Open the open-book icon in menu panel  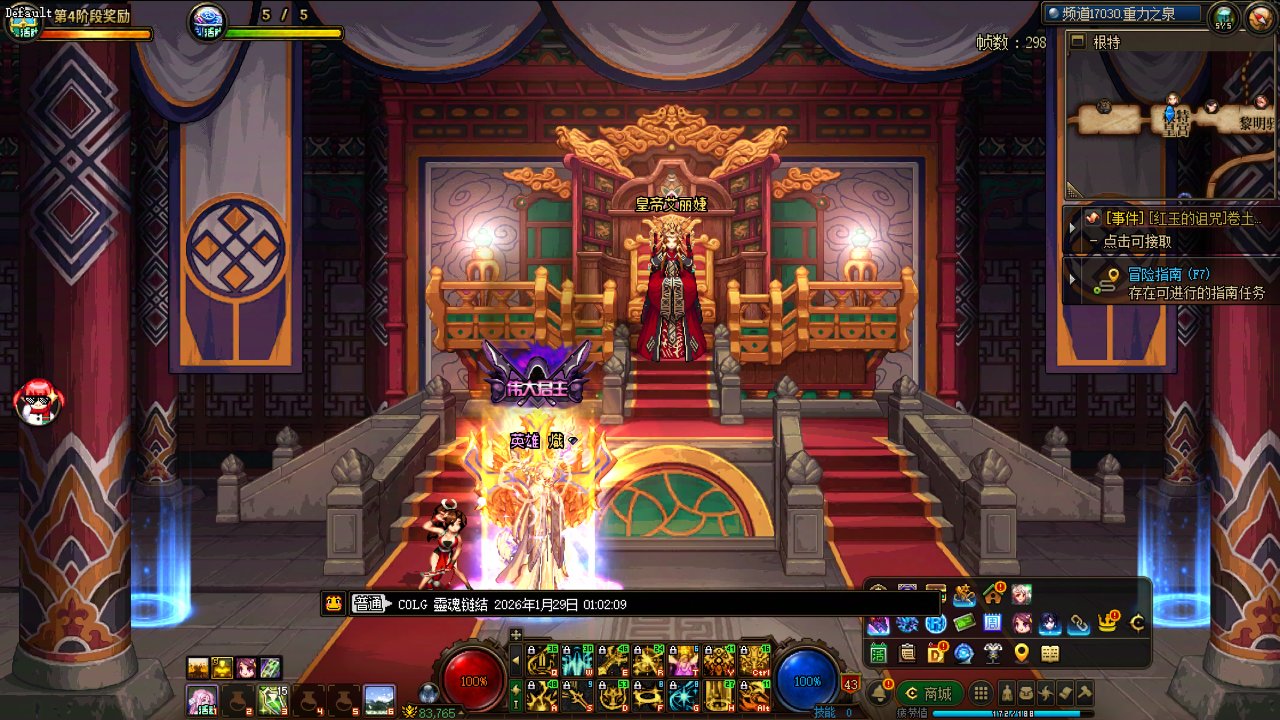click(1050, 653)
